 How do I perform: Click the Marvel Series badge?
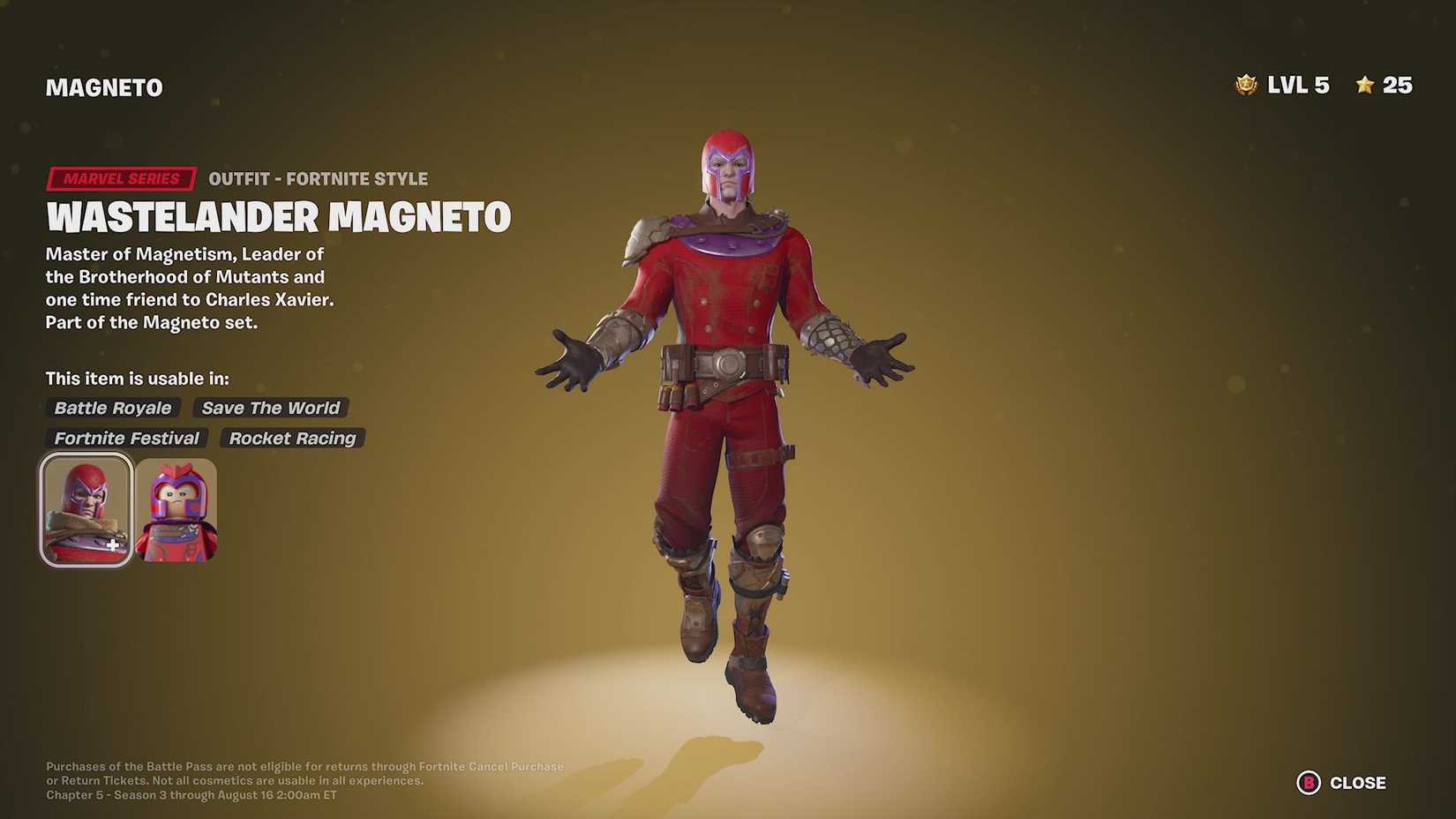coord(120,178)
